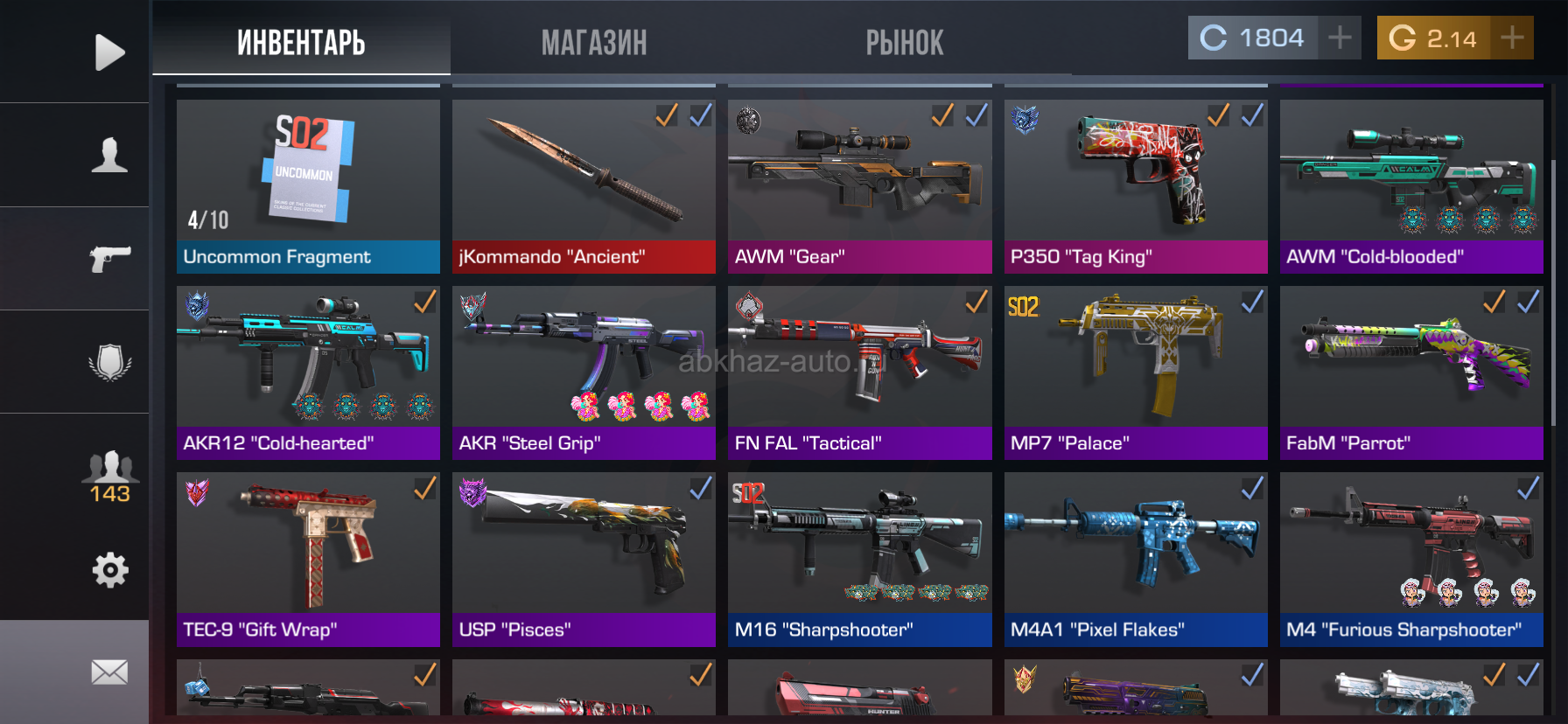Pick the AKR12 "Cold-hearted" rifle
1568x724 pixels.
[x=308, y=372]
